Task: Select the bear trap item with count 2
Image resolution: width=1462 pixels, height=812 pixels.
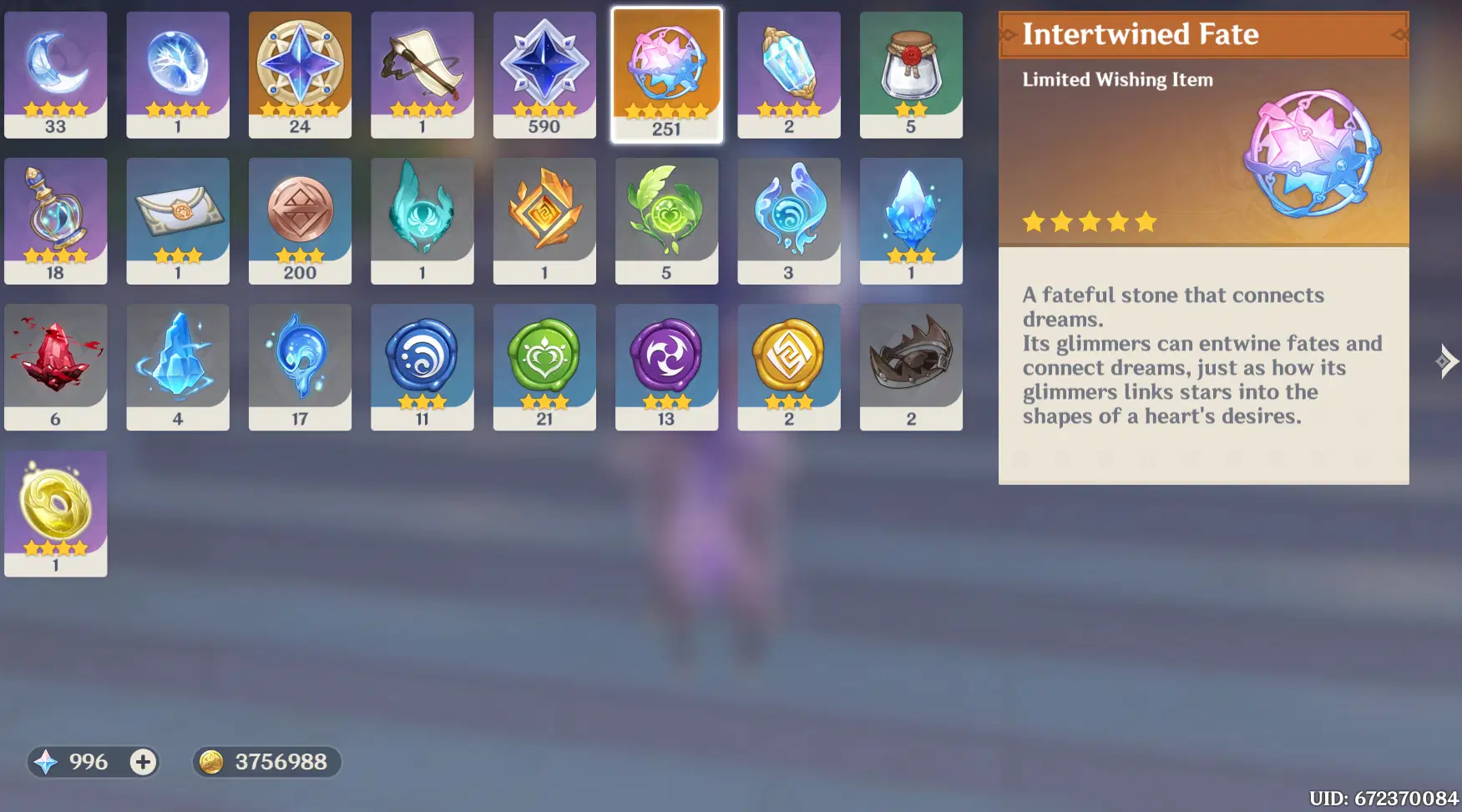Action: coord(910,365)
